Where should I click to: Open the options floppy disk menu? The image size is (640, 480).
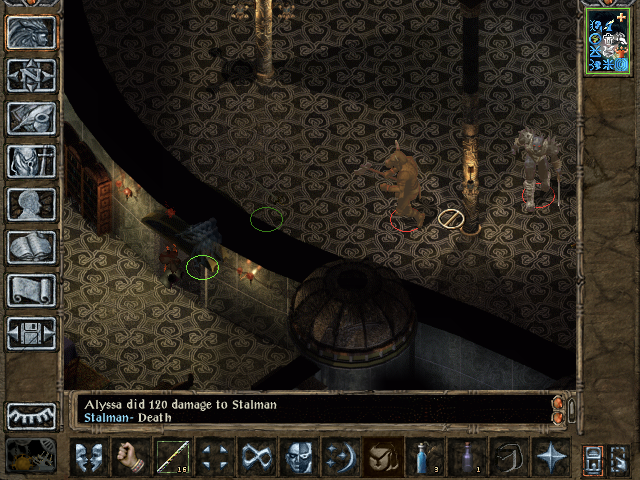click(x=31, y=333)
